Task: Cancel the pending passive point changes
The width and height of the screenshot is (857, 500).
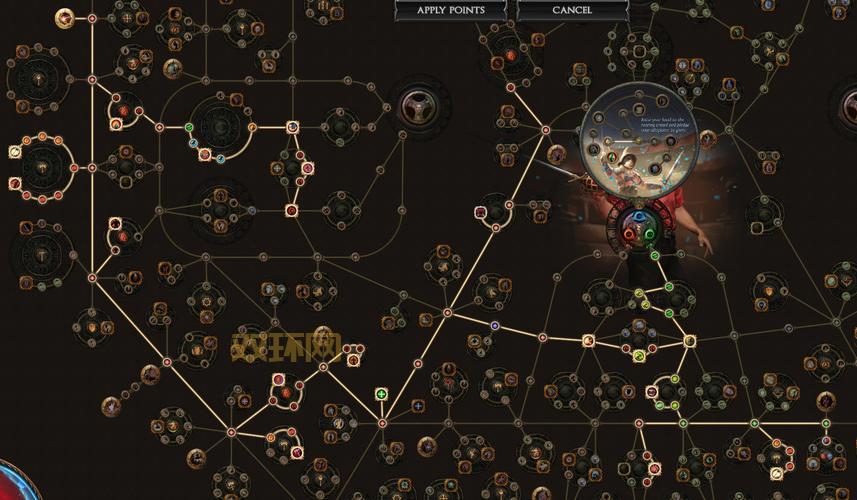Action: (x=572, y=10)
